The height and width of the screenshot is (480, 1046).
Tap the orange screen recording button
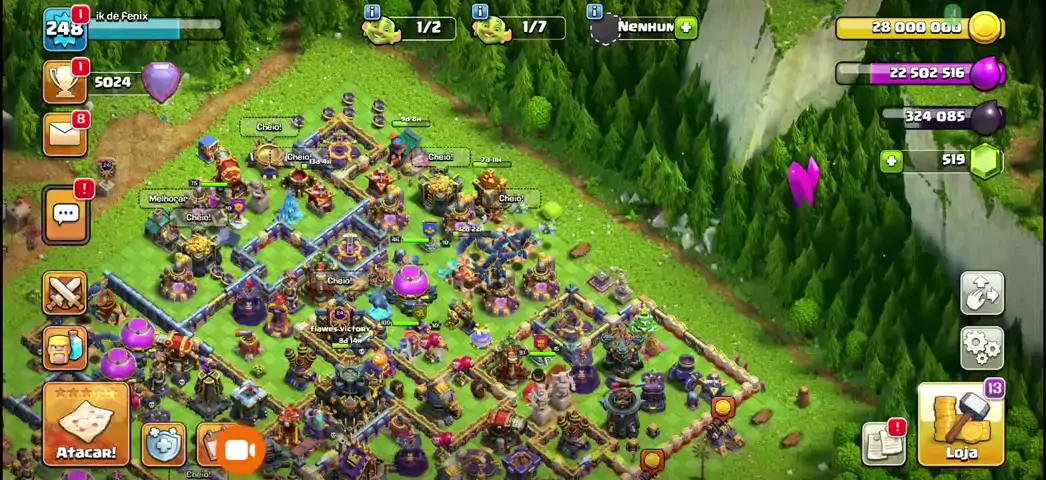(239, 450)
